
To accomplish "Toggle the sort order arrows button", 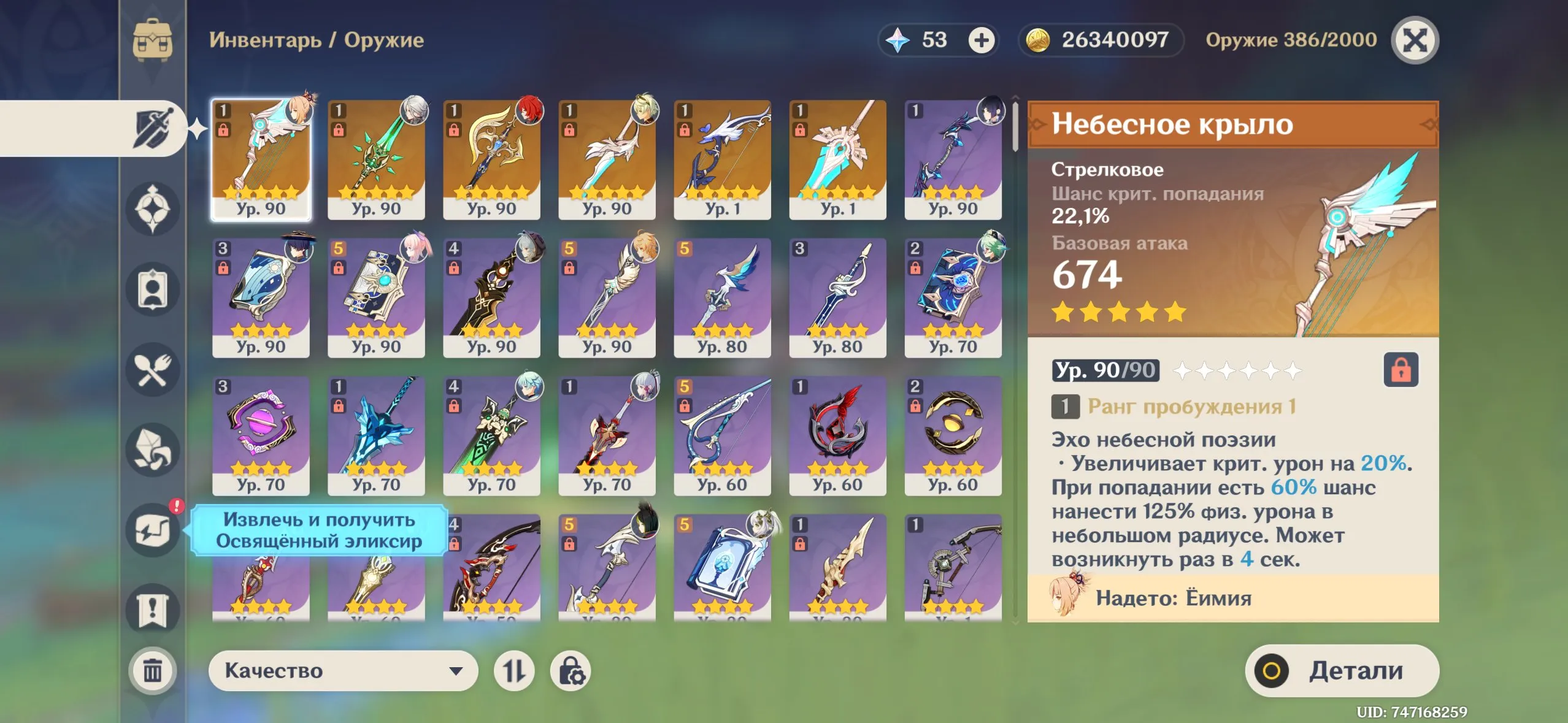I will [514, 670].
